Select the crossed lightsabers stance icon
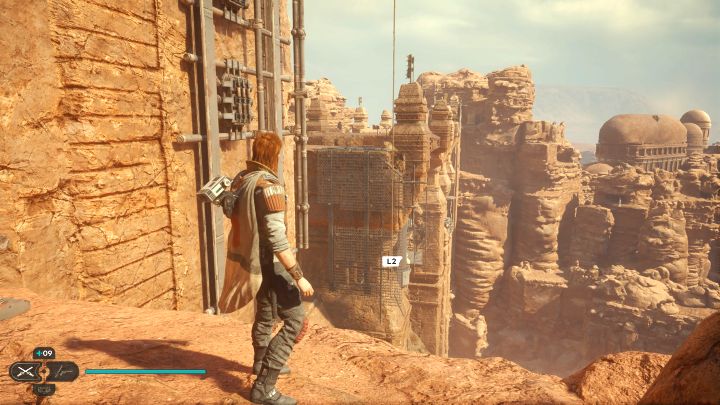The height and width of the screenshot is (405, 720). tap(27, 371)
